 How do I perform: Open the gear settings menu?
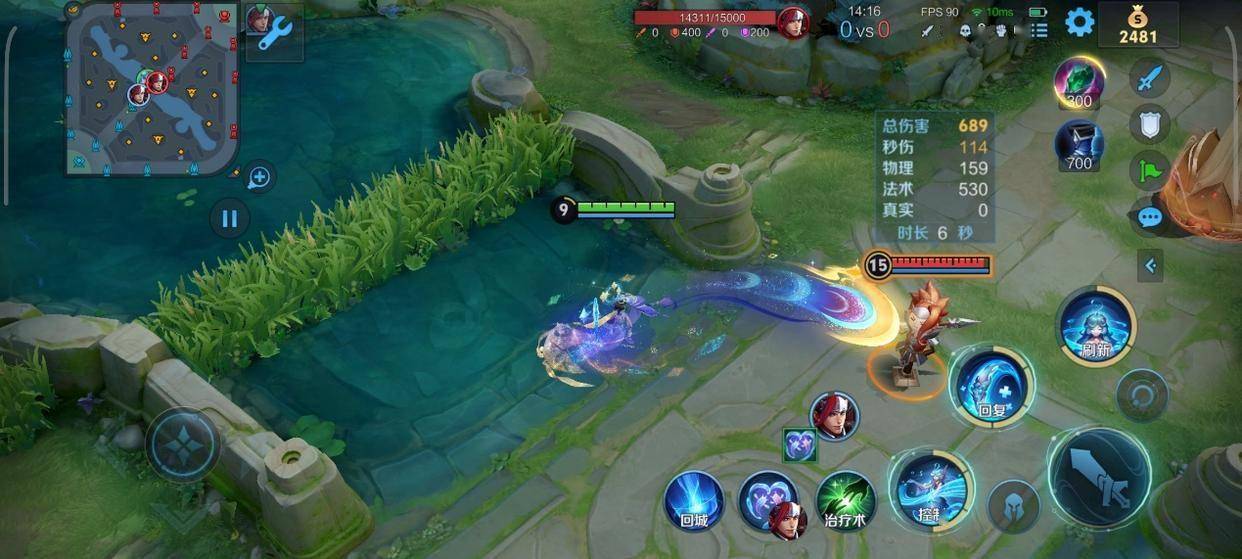[1079, 22]
